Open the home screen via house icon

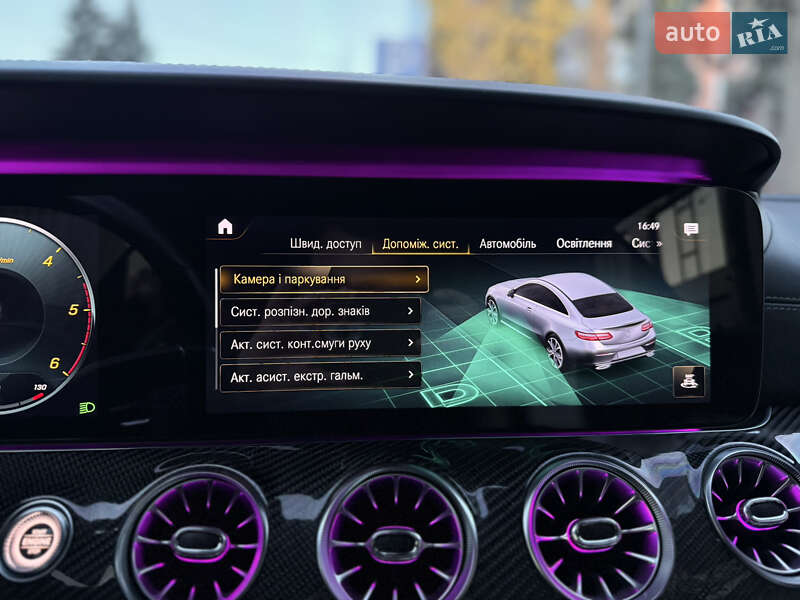click(x=225, y=227)
